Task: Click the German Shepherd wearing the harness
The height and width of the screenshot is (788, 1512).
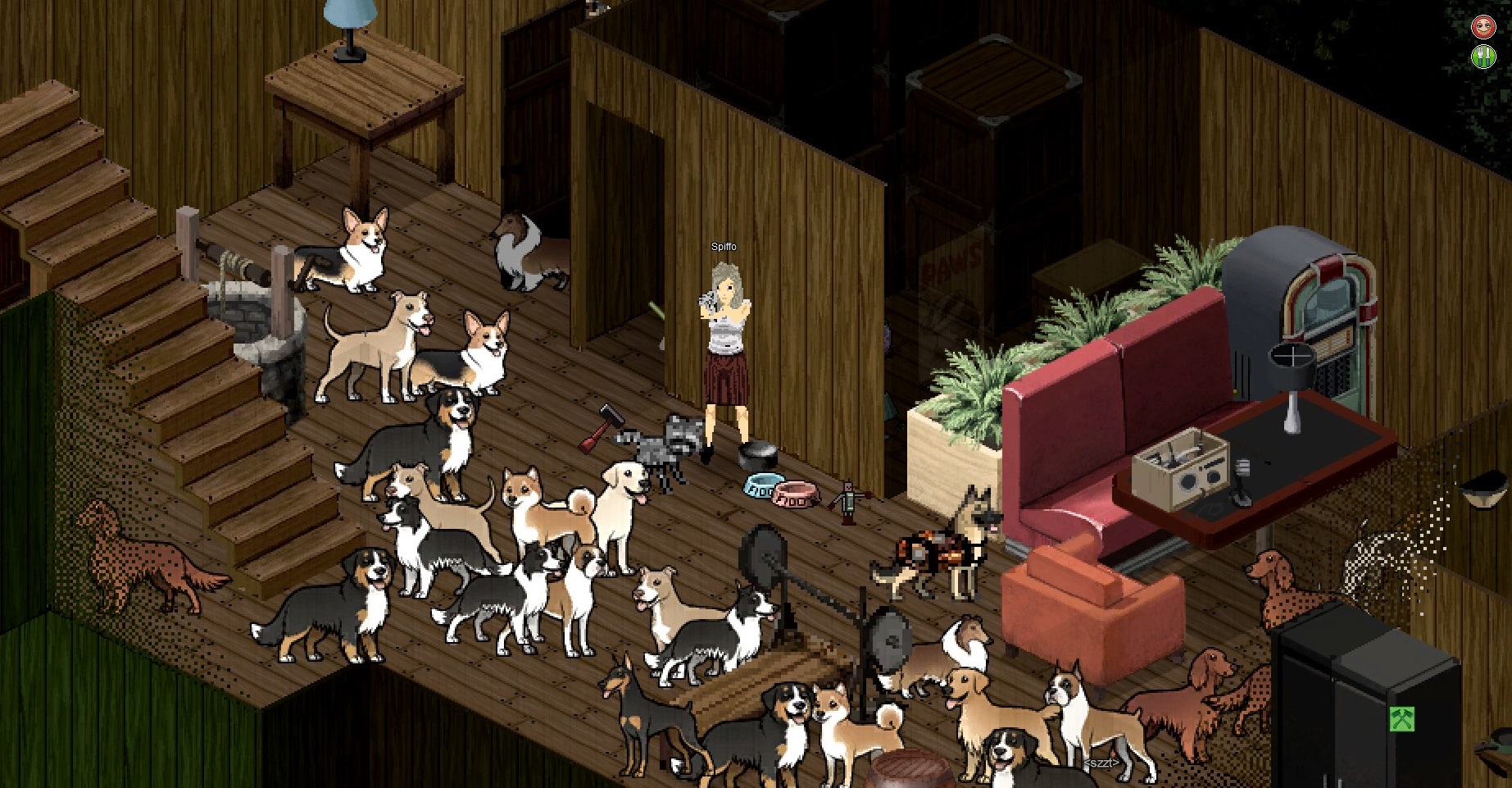Action: 930,549
